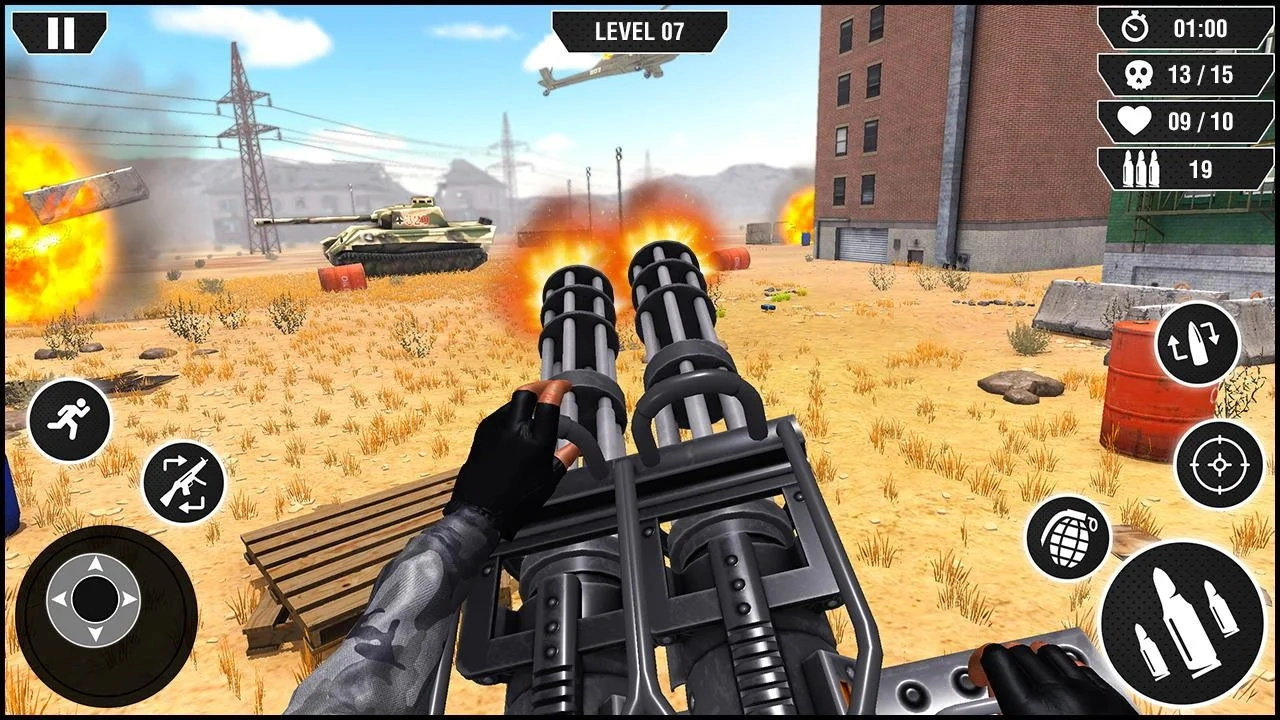Viewport: 1280px width, 720px height.
Task: Tap the bullet-swap ammo type icon
Action: pos(1199,345)
